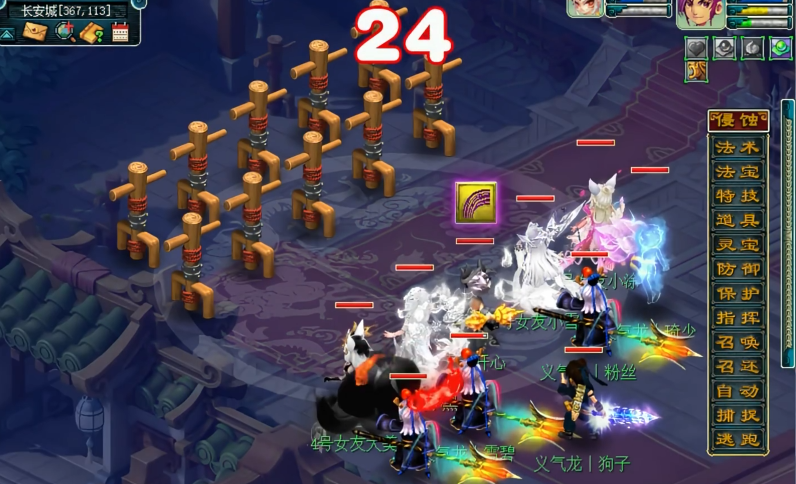The width and height of the screenshot is (796, 484).
Task: Open the world map magnifier icon
Action: (x=65, y=31)
